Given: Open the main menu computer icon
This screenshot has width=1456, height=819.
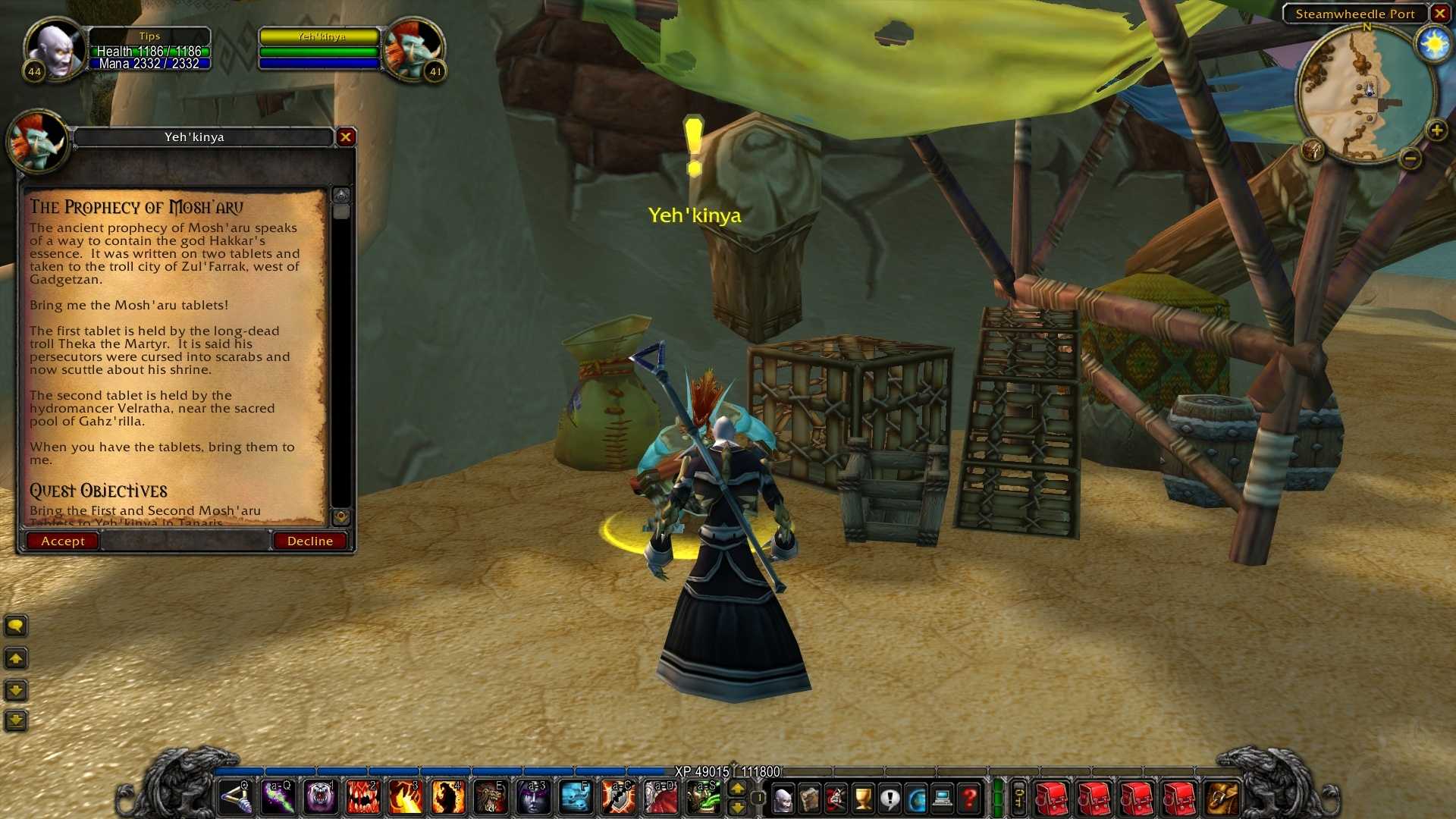Looking at the screenshot, I should pyautogui.click(x=943, y=799).
